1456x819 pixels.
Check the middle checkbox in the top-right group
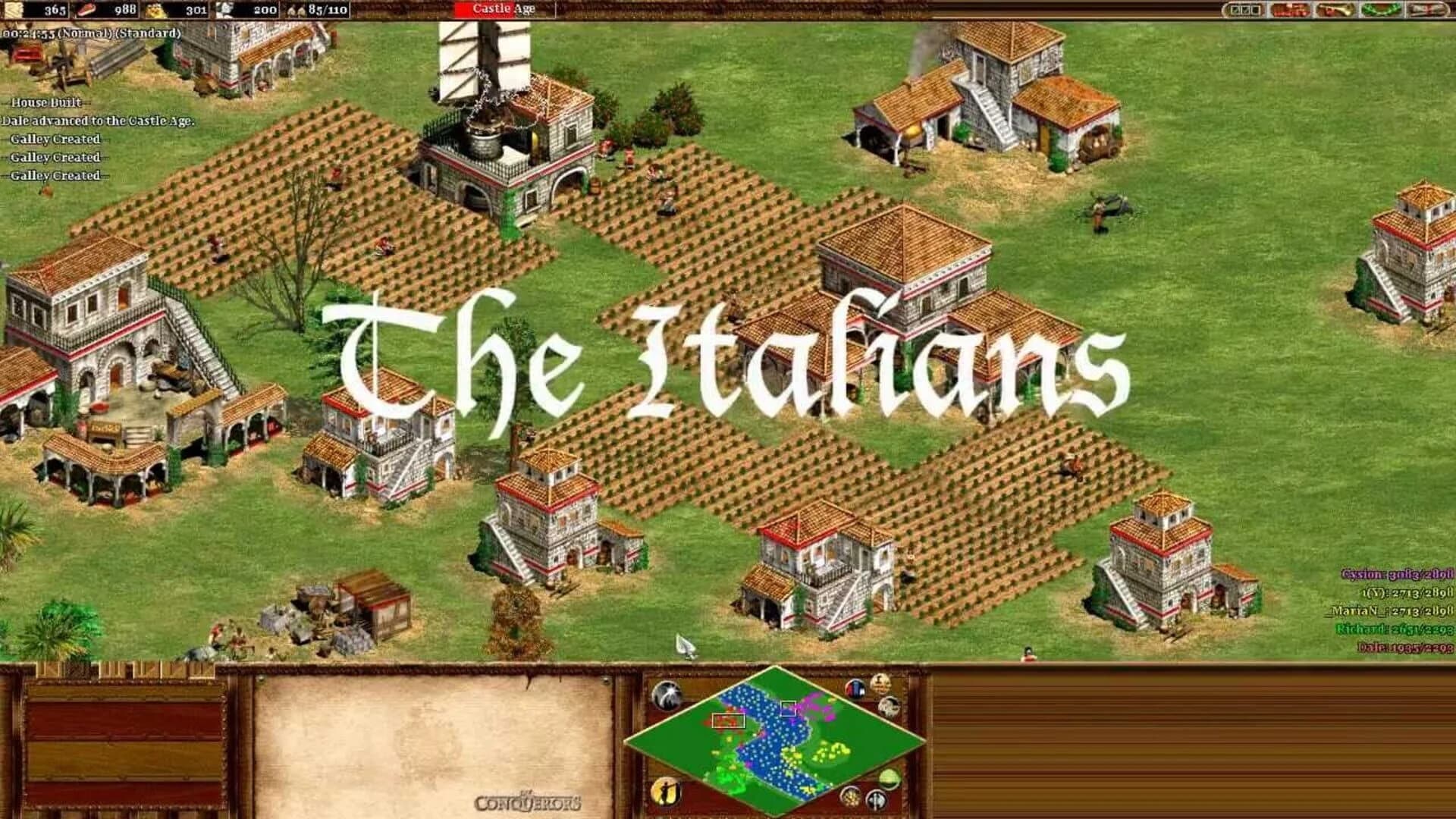click(1244, 10)
